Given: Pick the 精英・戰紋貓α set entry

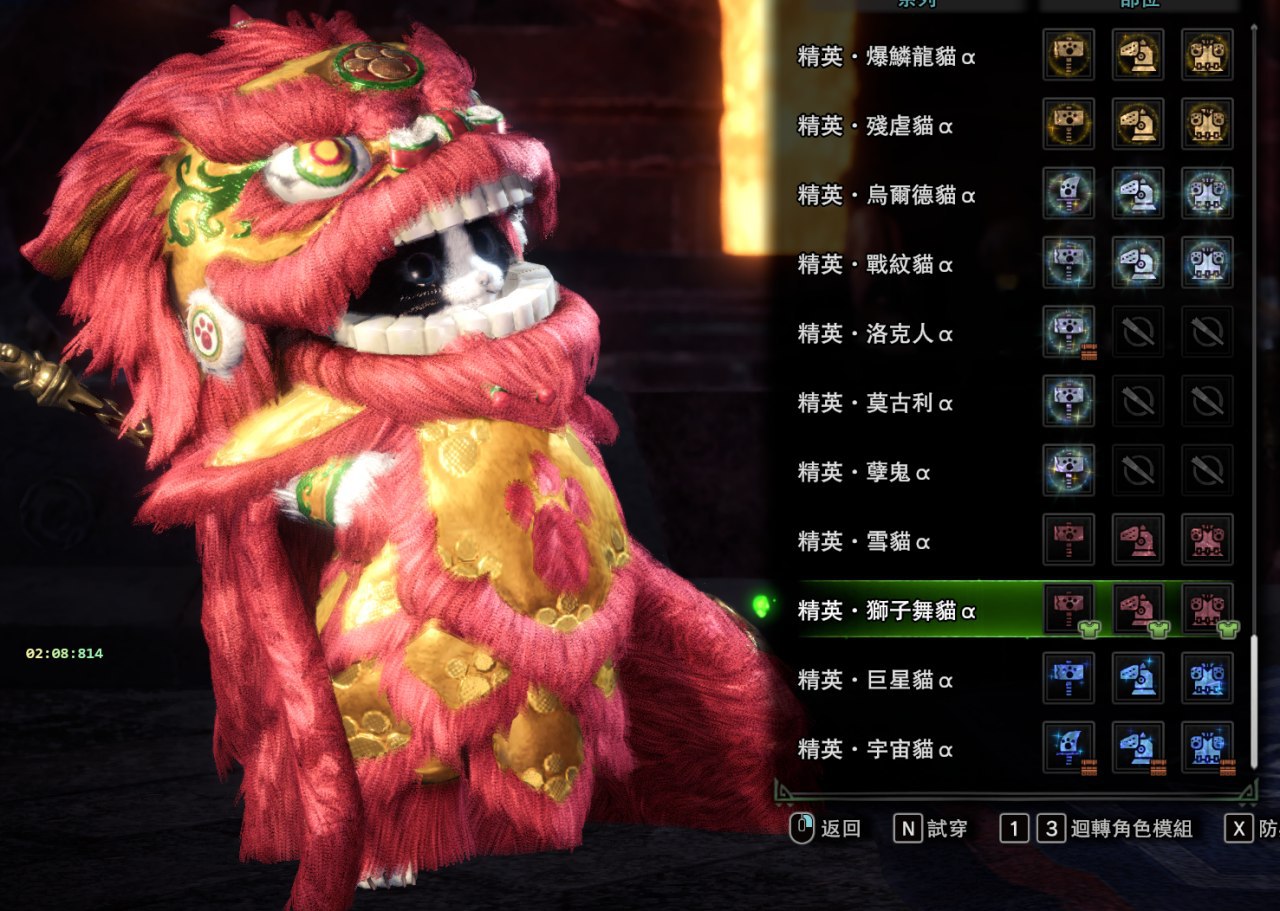Looking at the screenshot, I should (875, 264).
